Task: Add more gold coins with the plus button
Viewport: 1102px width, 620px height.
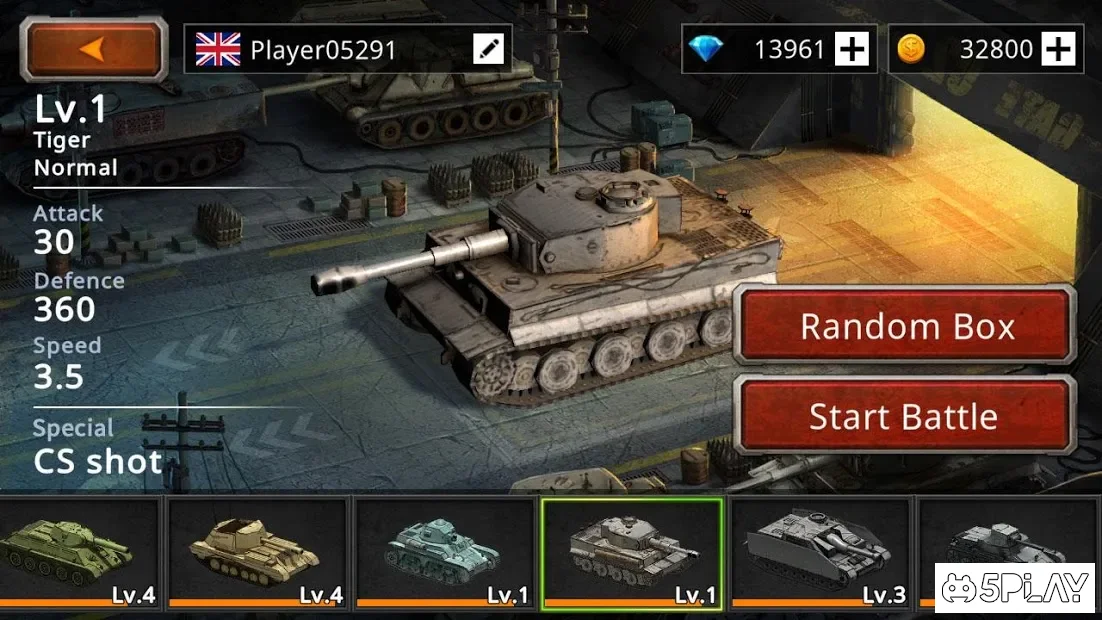Action: pos(1058,49)
